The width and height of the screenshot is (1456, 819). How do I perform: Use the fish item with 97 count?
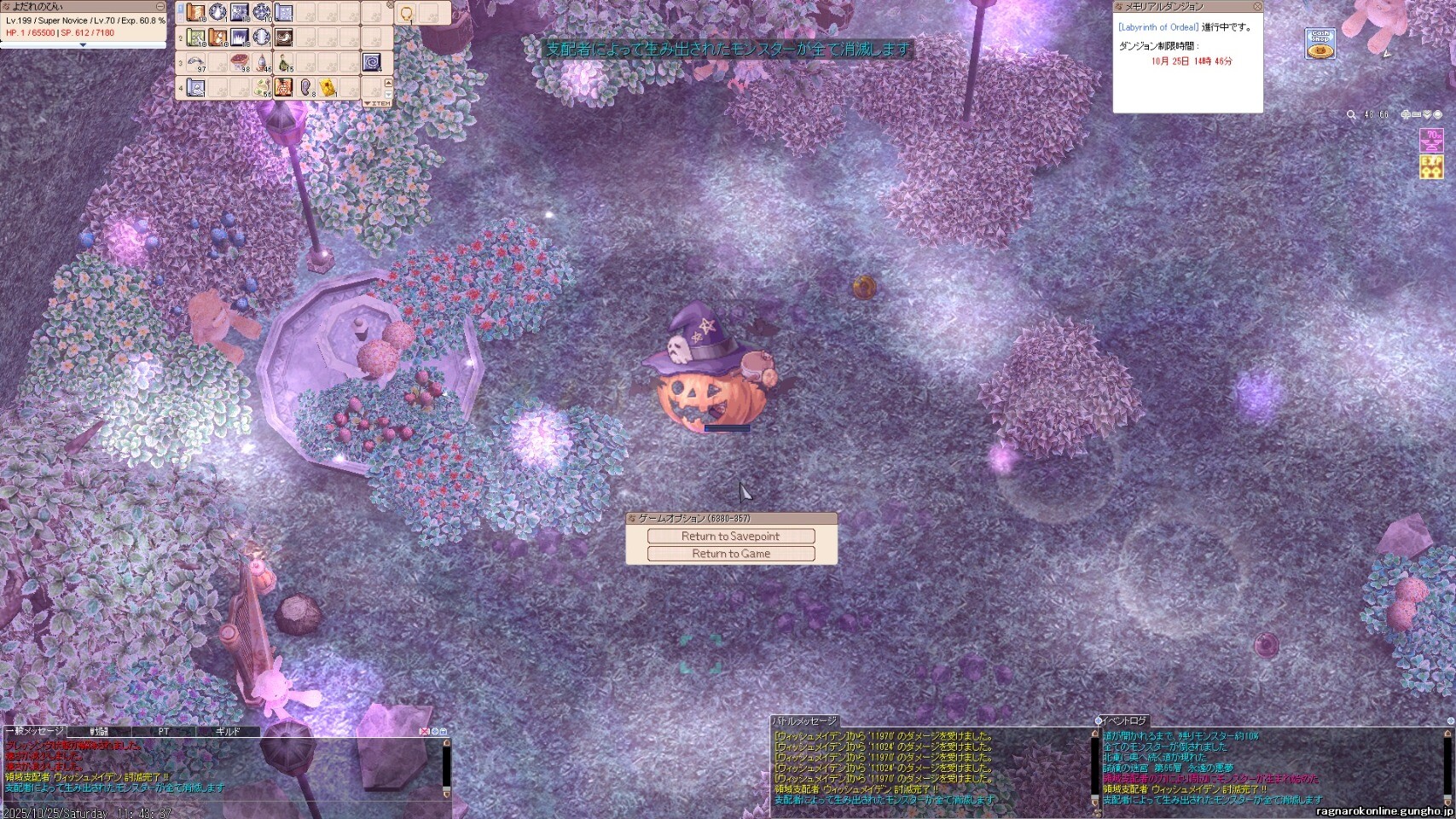pos(196,62)
